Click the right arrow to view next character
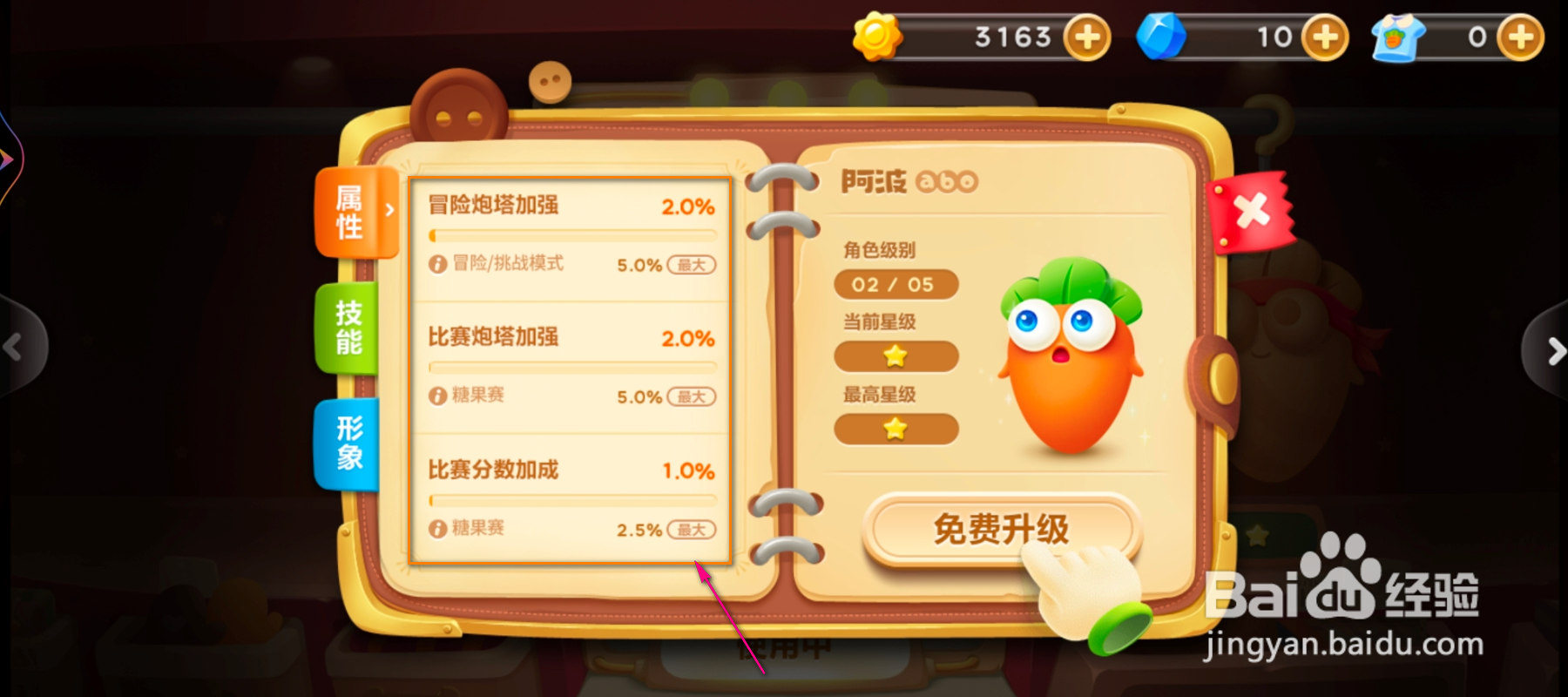 (x=1556, y=351)
